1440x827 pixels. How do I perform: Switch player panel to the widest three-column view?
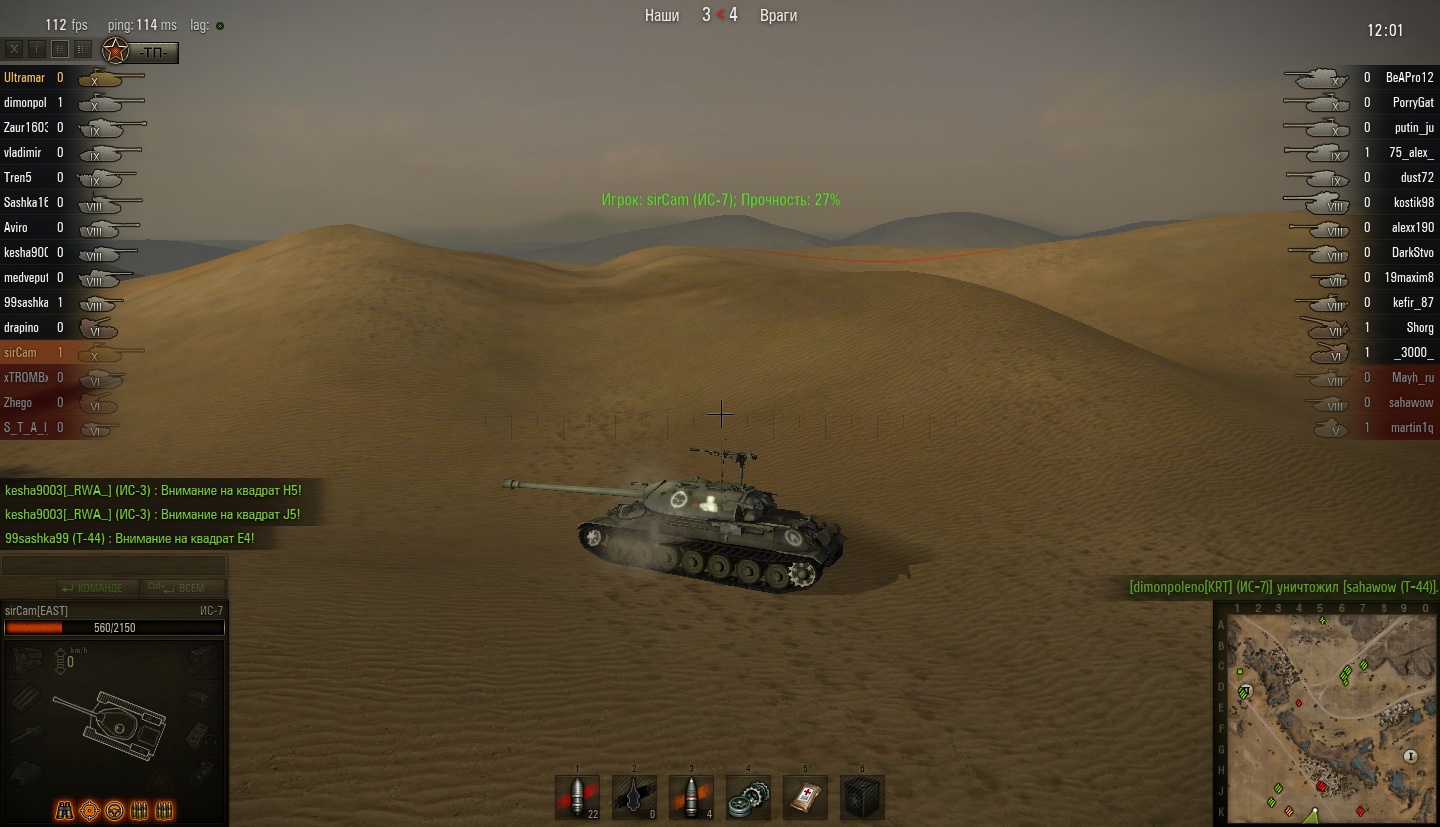[x=83, y=49]
